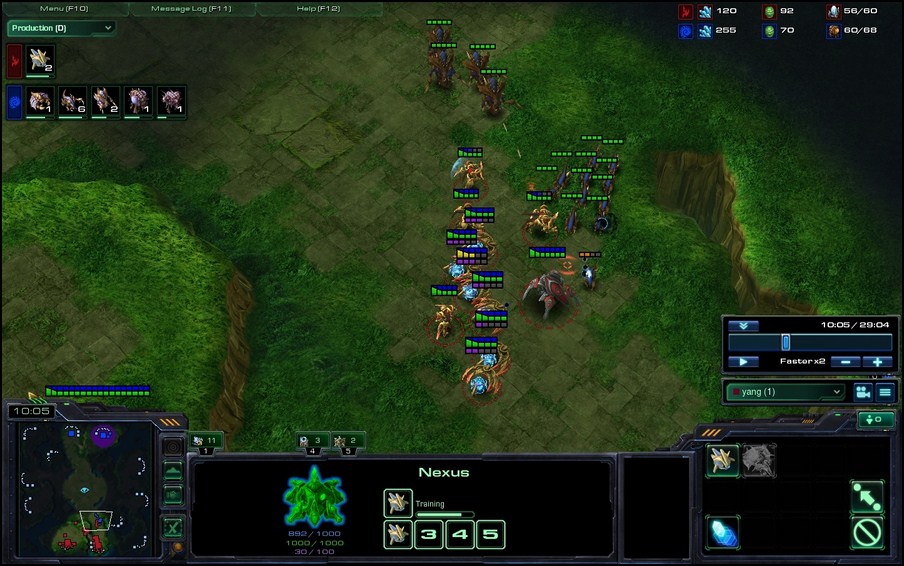This screenshot has width=904, height=566.
Task: Activate the Chrono Boost crystal ability
Action: click(x=722, y=532)
